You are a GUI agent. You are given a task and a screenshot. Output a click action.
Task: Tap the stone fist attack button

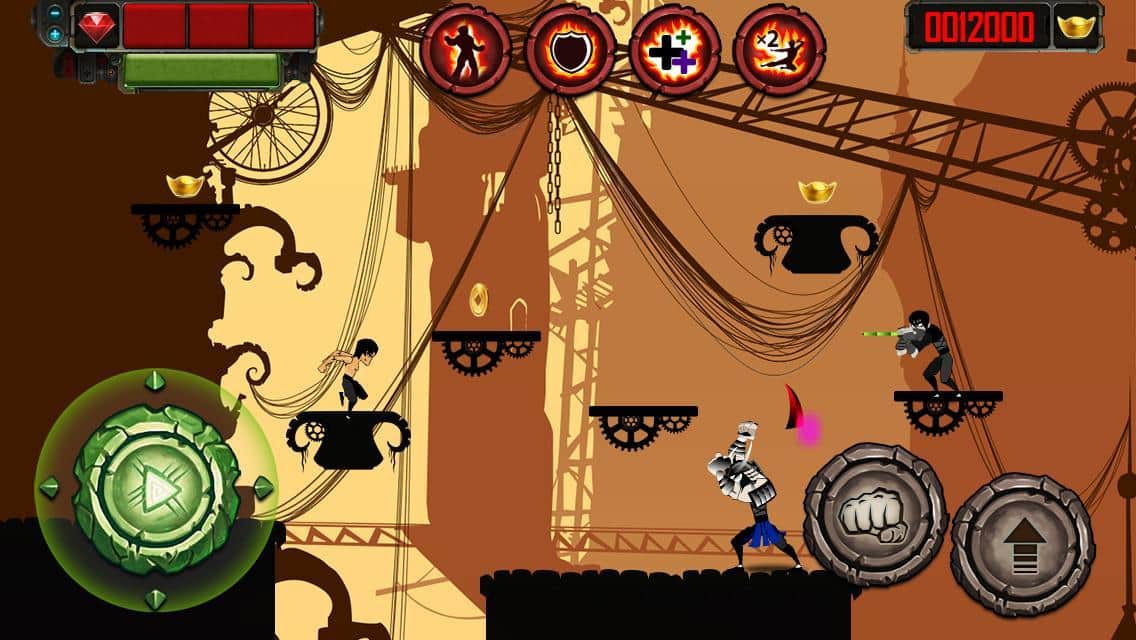coord(874,514)
